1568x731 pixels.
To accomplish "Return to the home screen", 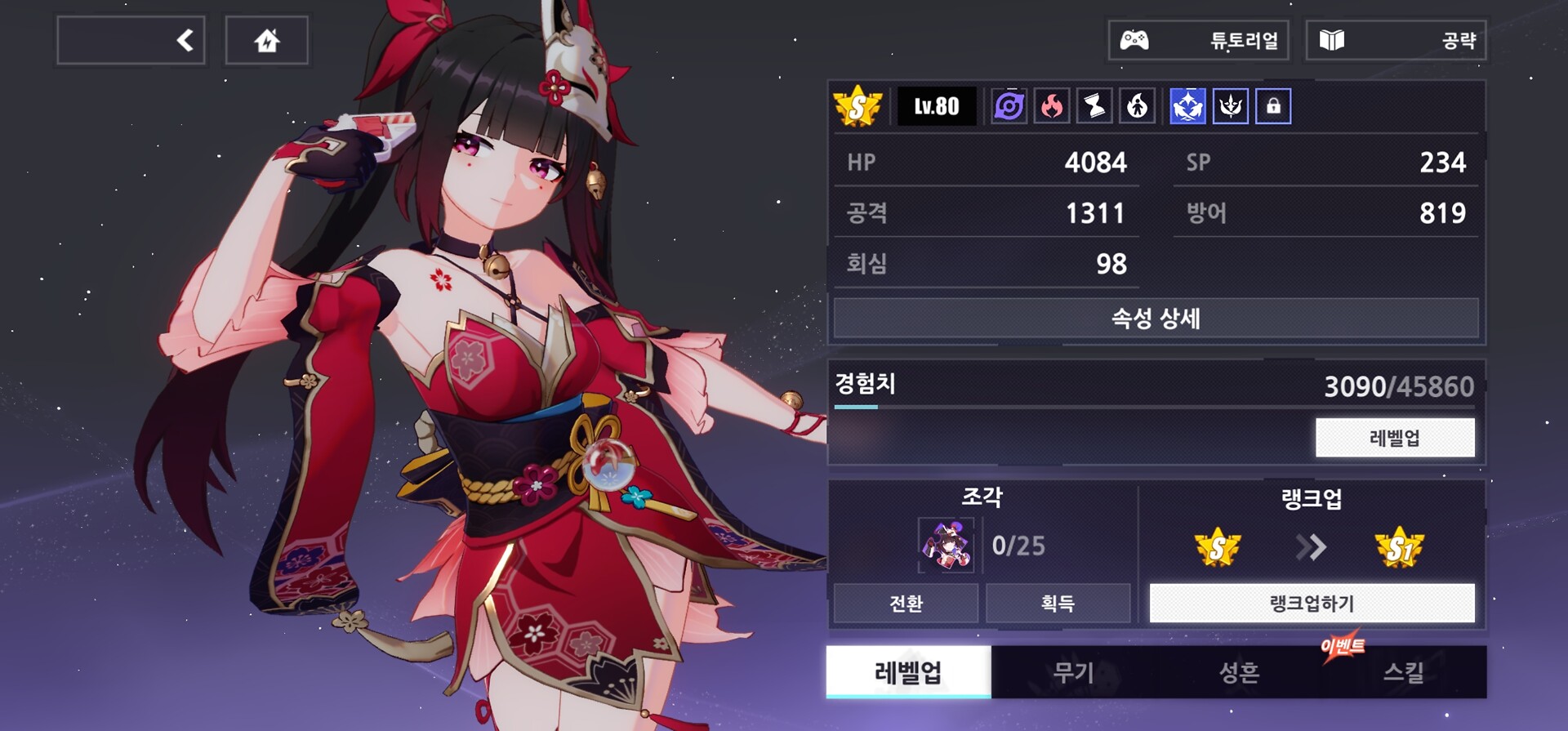I will point(266,40).
